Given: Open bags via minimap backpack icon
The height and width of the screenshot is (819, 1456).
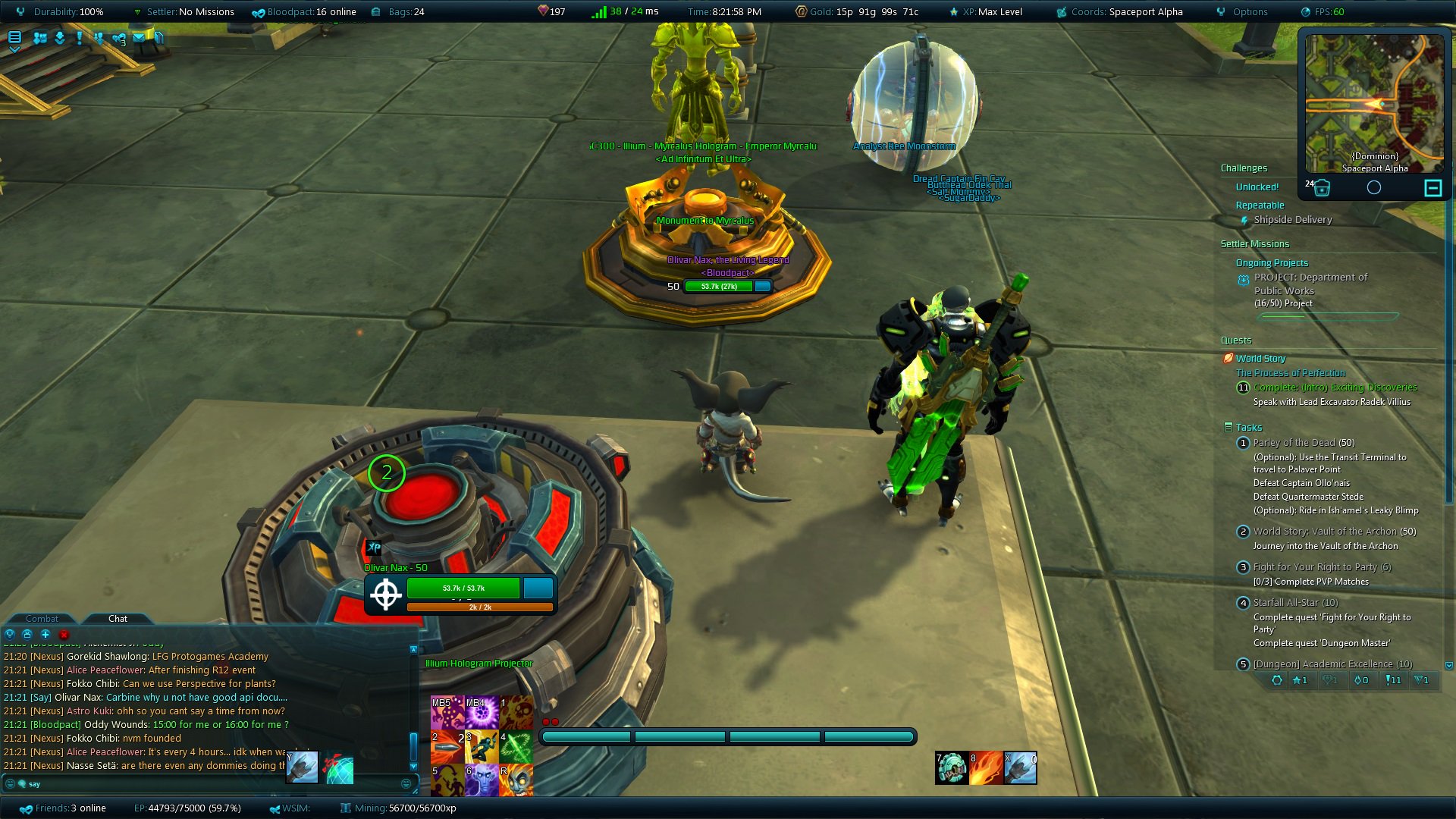Looking at the screenshot, I should (x=1321, y=188).
